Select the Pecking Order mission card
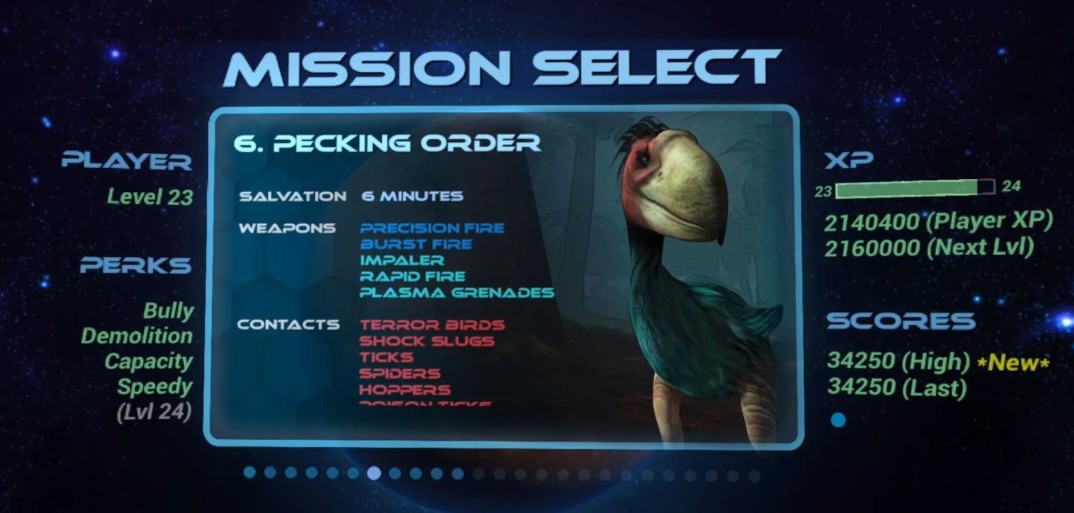 click(x=502, y=276)
